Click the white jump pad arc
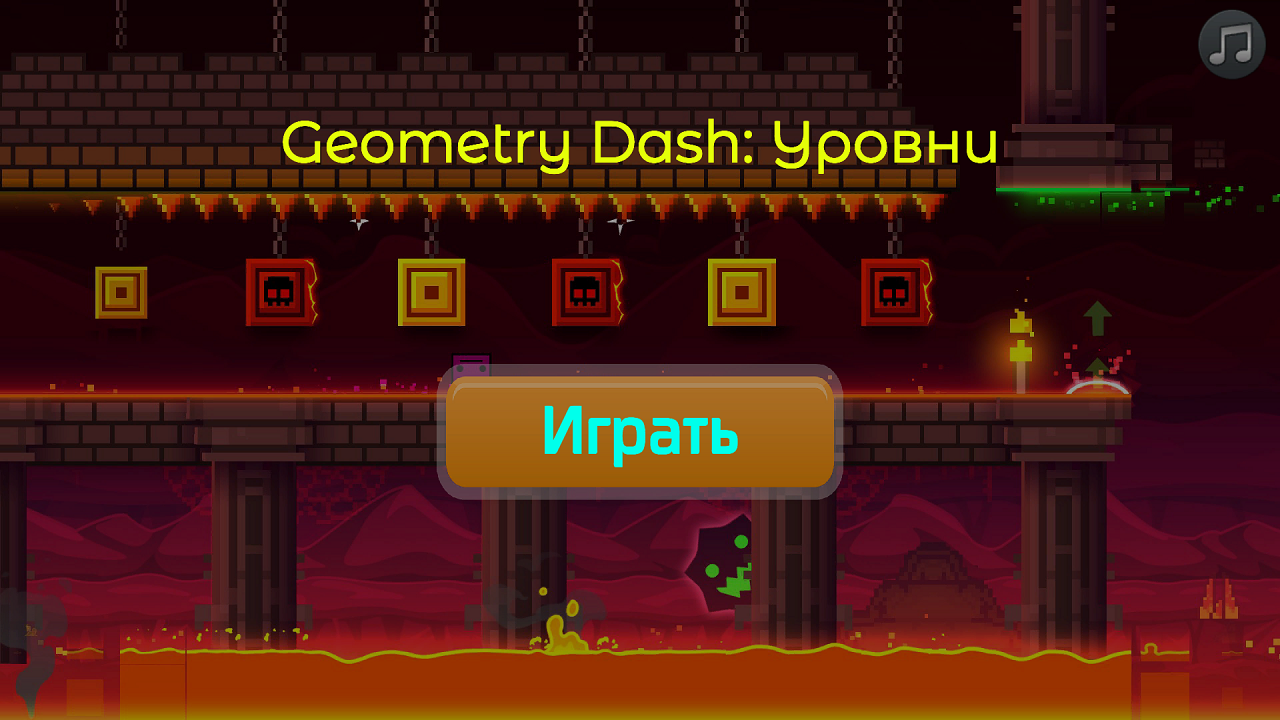Viewport: 1280px width, 720px height. tap(1096, 388)
